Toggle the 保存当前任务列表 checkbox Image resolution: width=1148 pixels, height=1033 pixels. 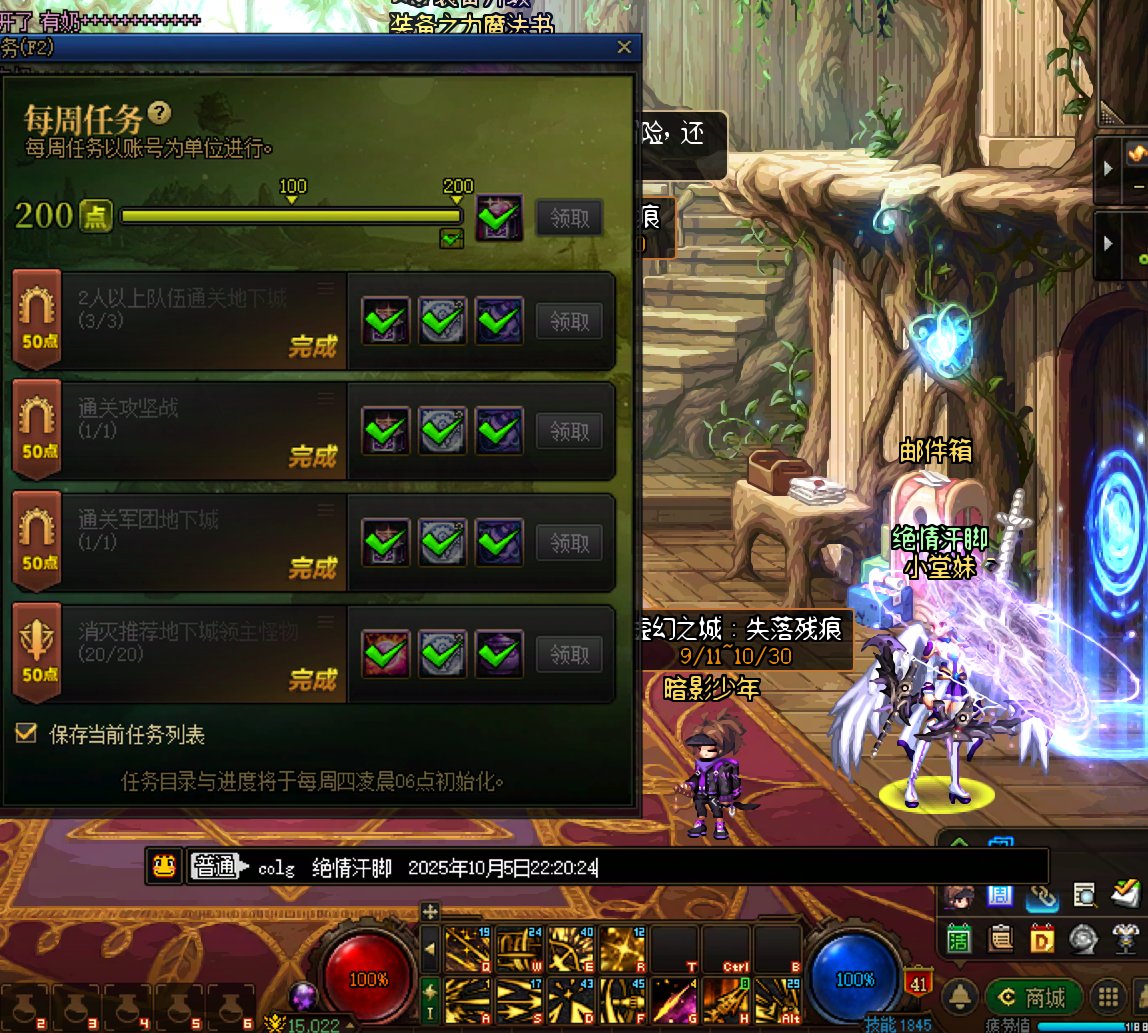pyautogui.click(x=26, y=734)
